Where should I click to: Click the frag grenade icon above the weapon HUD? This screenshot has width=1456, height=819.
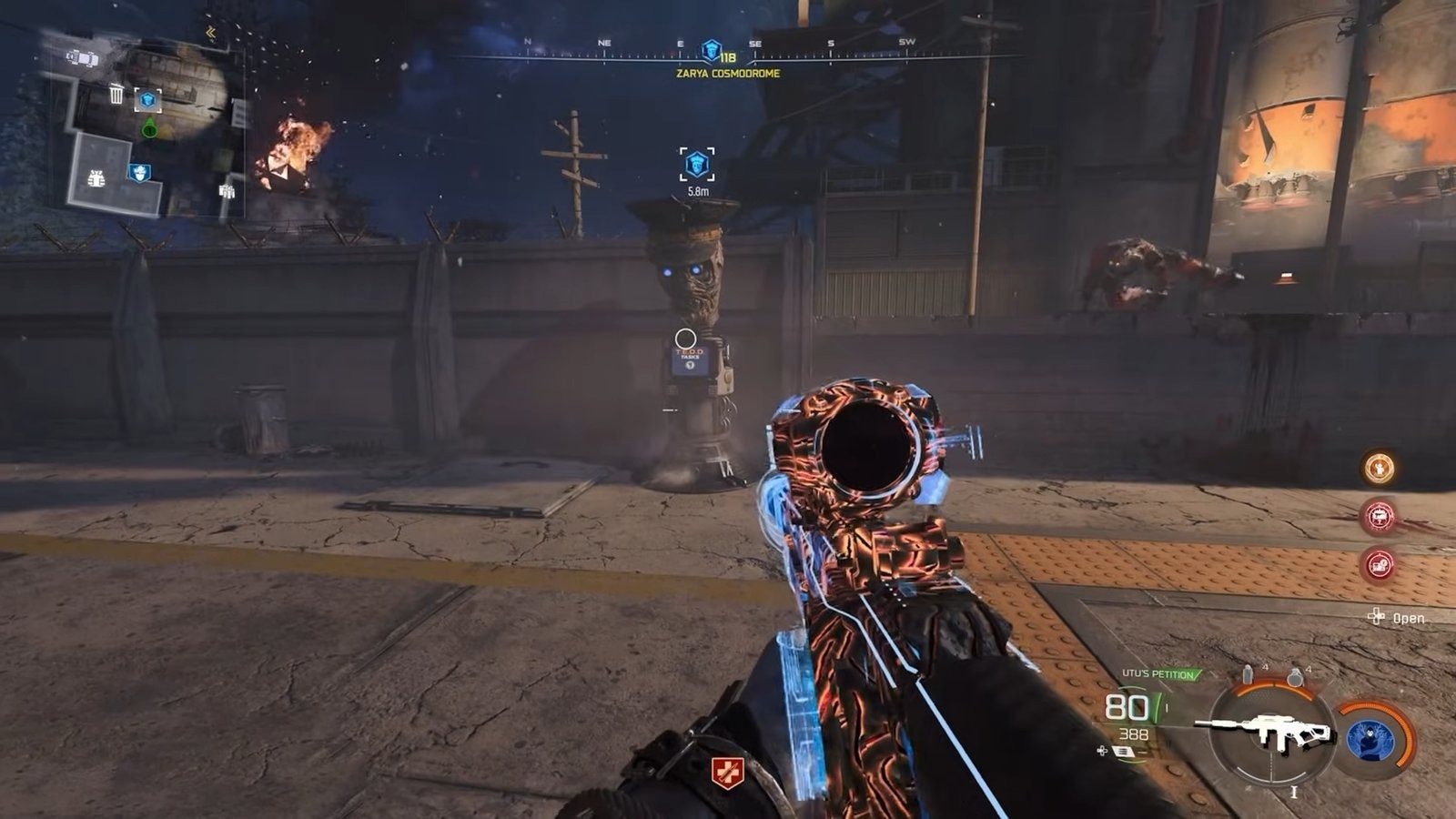(1296, 677)
